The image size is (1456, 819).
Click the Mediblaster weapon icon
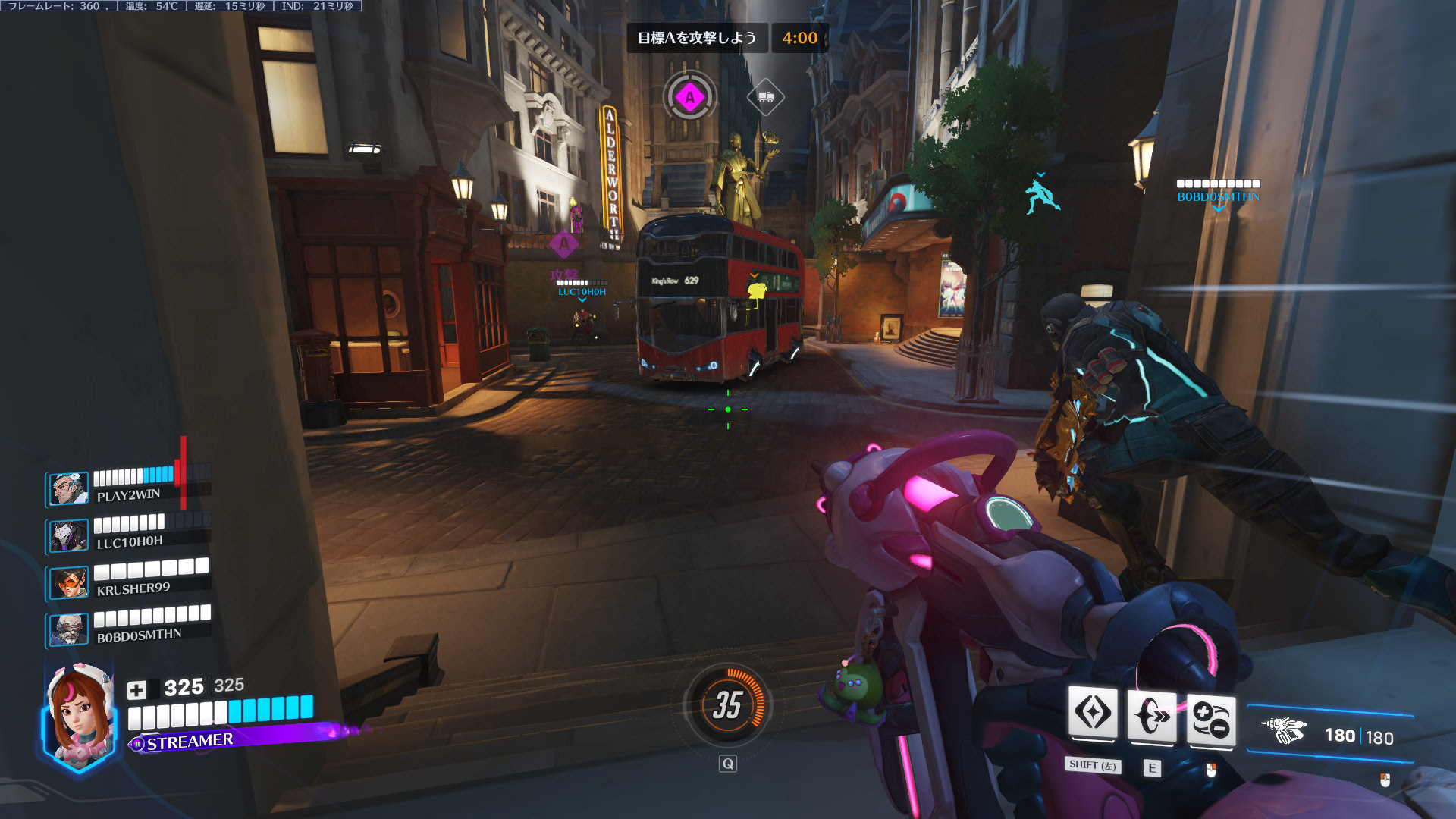pyautogui.click(x=1283, y=730)
